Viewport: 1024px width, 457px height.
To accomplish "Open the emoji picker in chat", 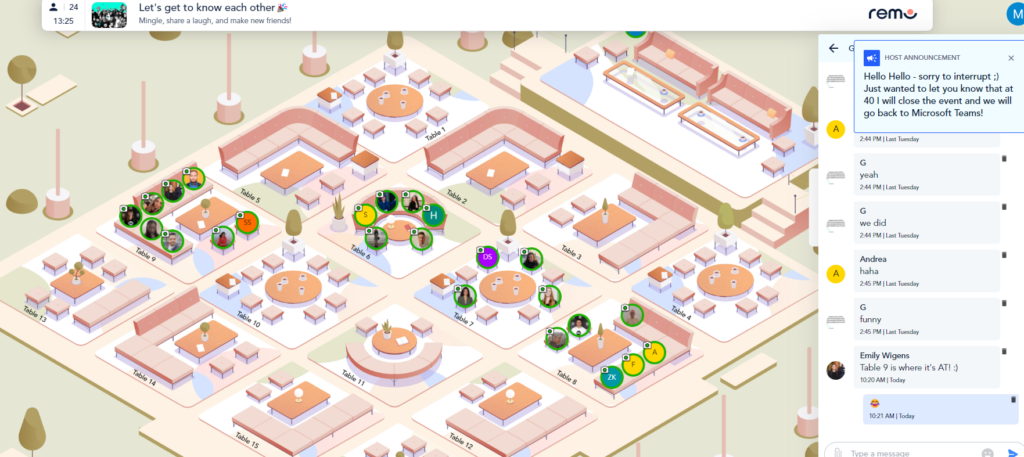I will [x=987, y=452].
